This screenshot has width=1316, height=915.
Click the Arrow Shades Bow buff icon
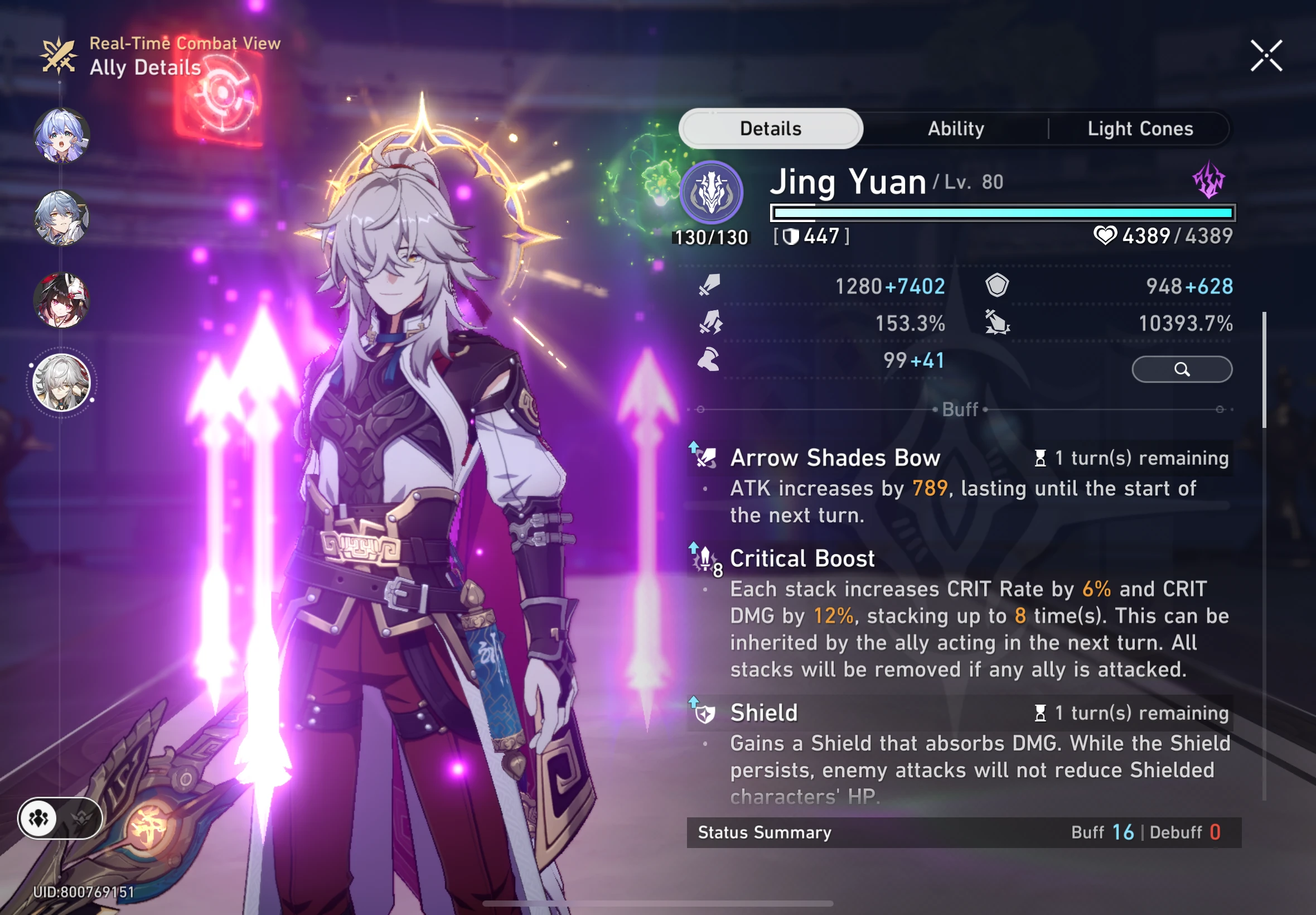click(707, 458)
